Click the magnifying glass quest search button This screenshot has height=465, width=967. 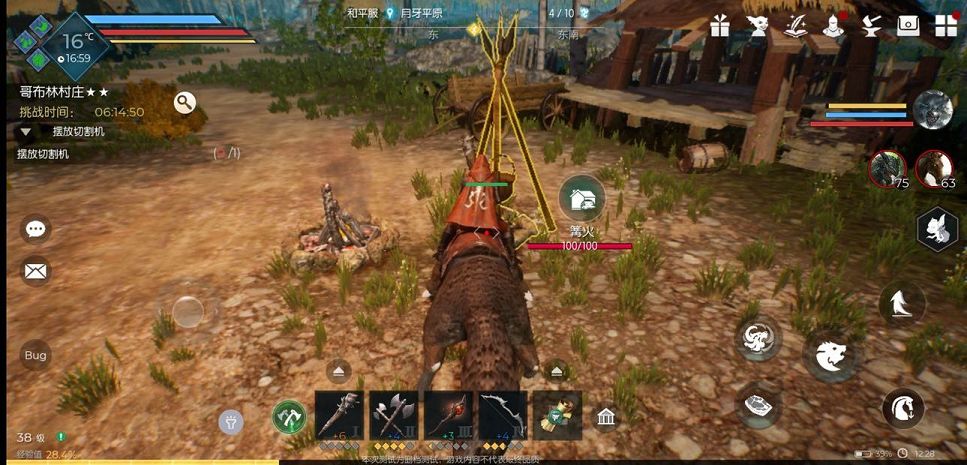(184, 102)
